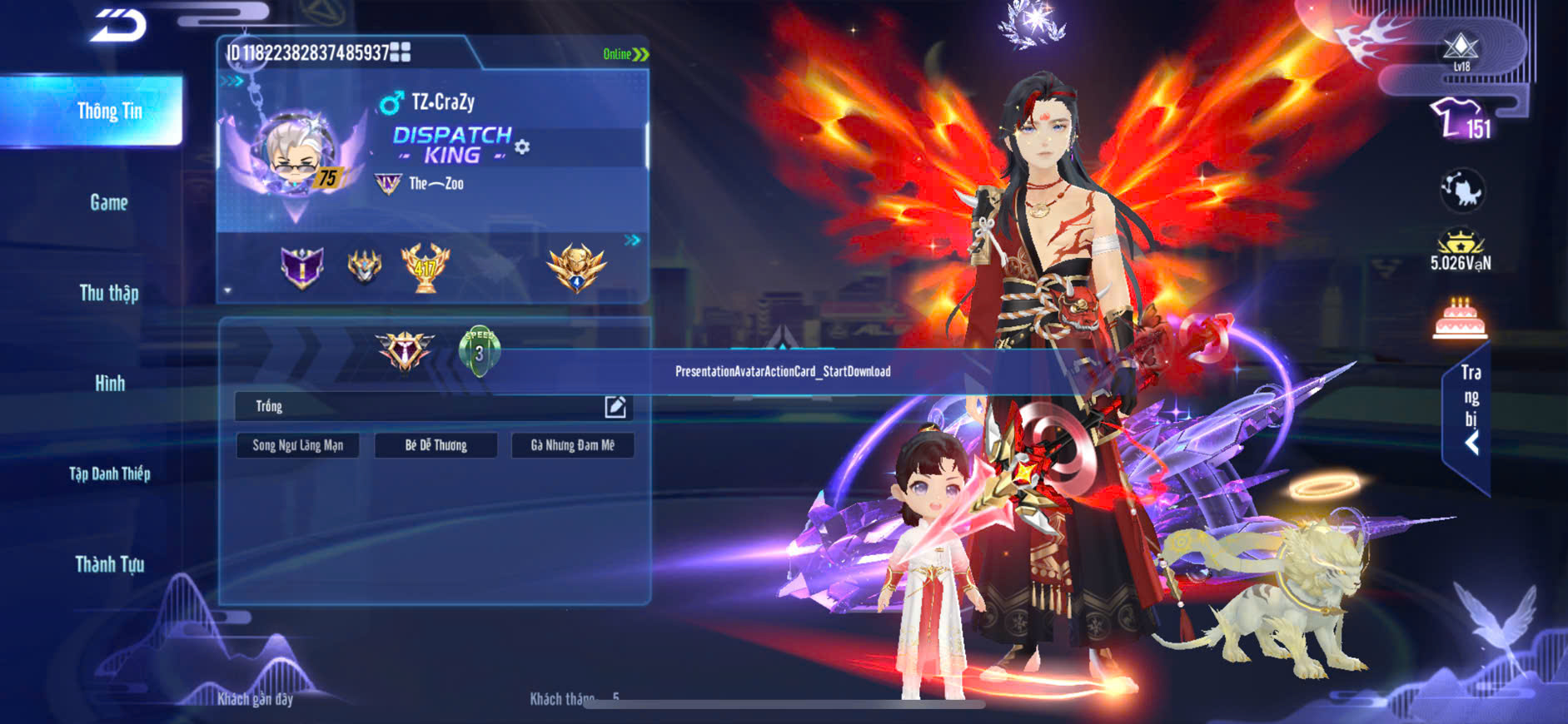Select the Song Ngư Lãng Mạn tag
1568x724 pixels.
[298, 445]
